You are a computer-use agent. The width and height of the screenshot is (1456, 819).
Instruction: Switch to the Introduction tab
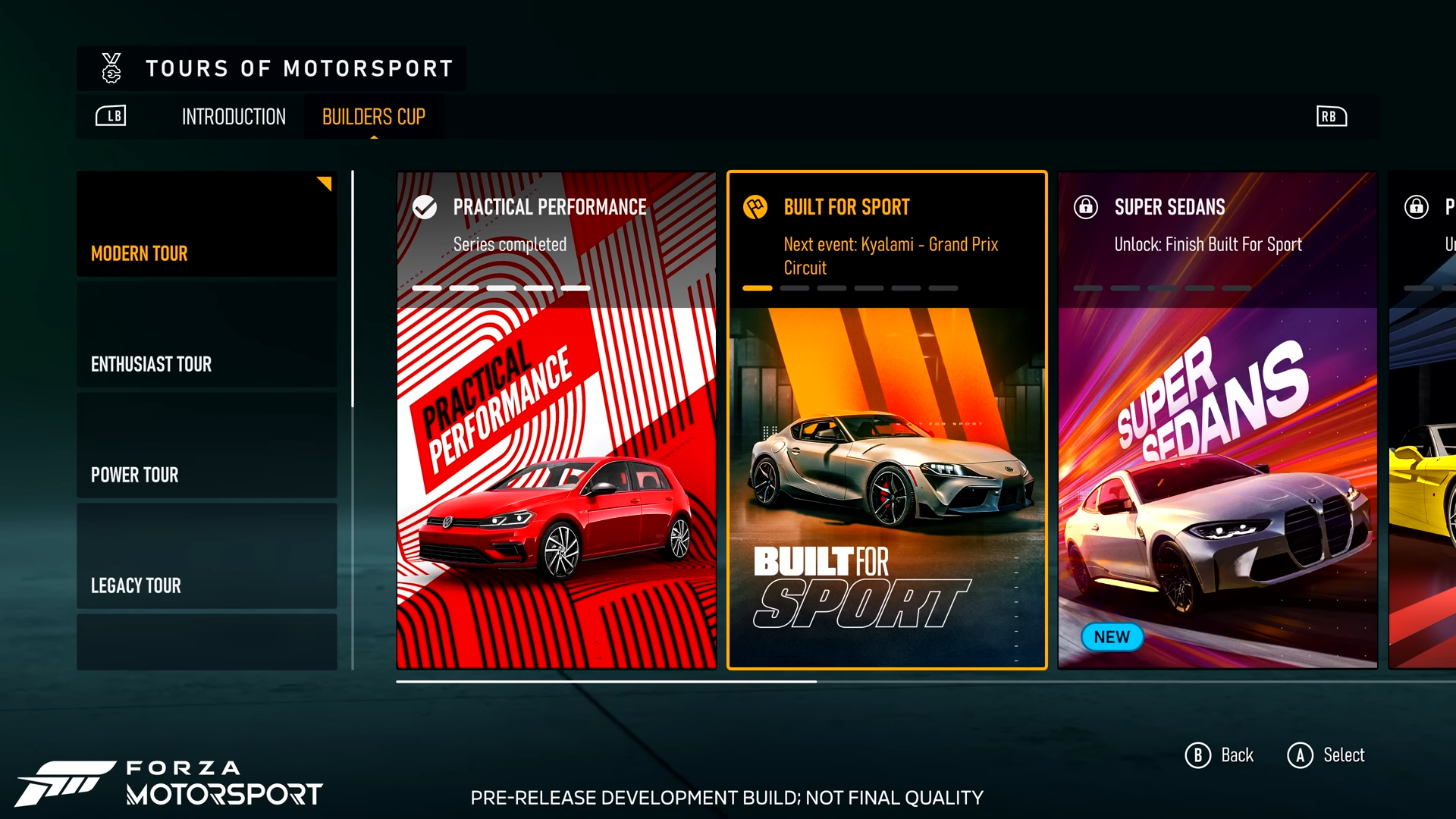pyautogui.click(x=234, y=117)
